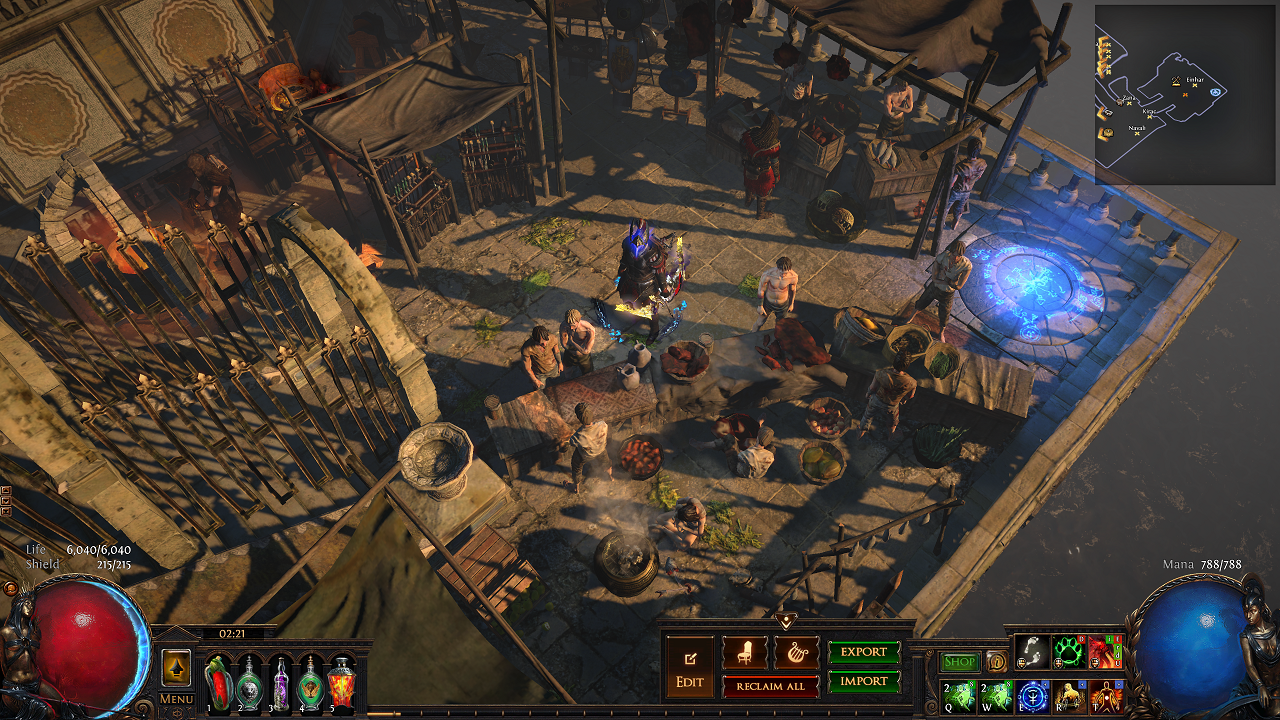Image resolution: width=1280 pixels, height=720 pixels.
Task: Select the blue waypoint marker on minimap
Action: [x=1216, y=92]
